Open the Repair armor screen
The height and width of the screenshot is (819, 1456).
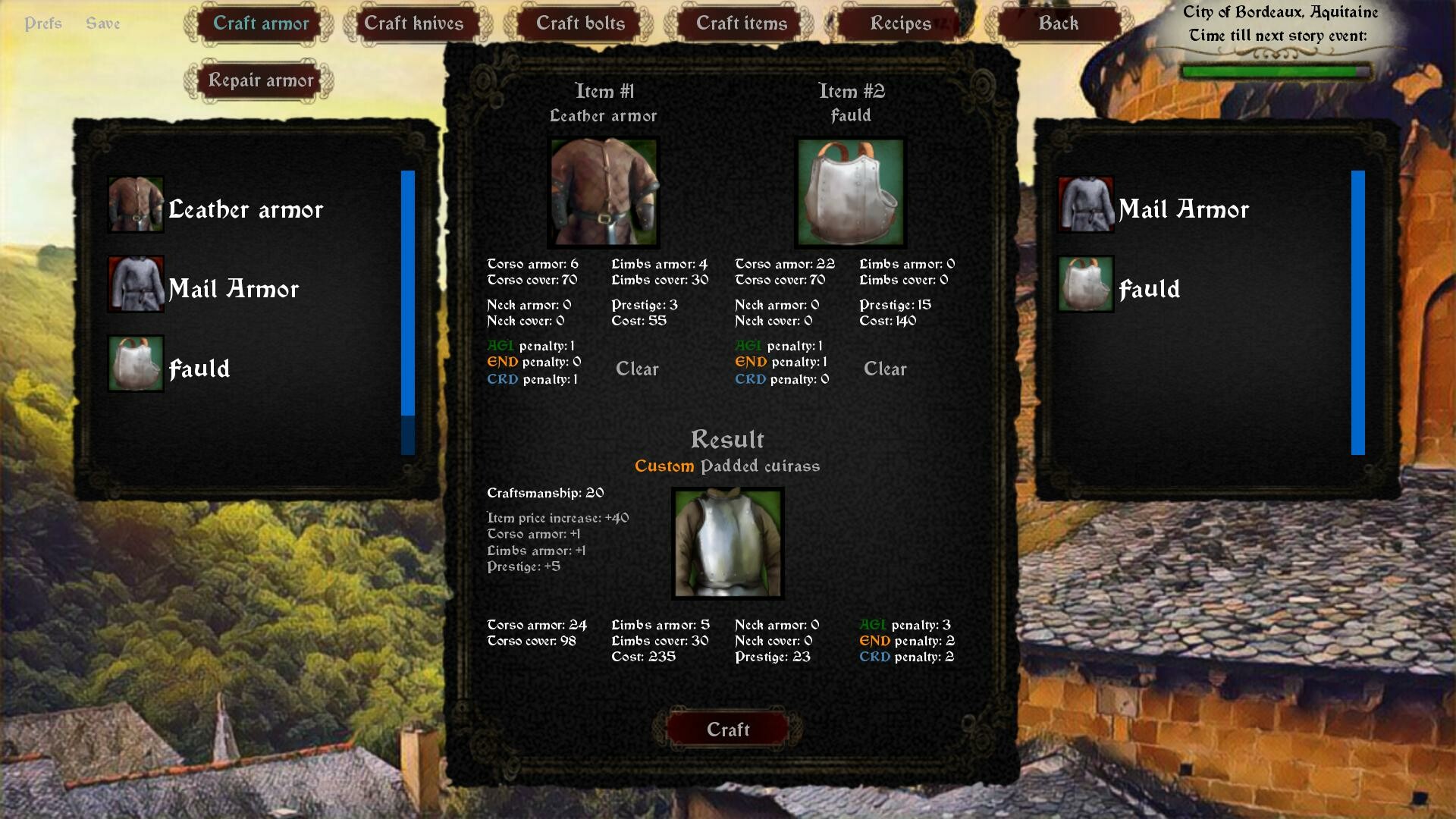point(260,80)
